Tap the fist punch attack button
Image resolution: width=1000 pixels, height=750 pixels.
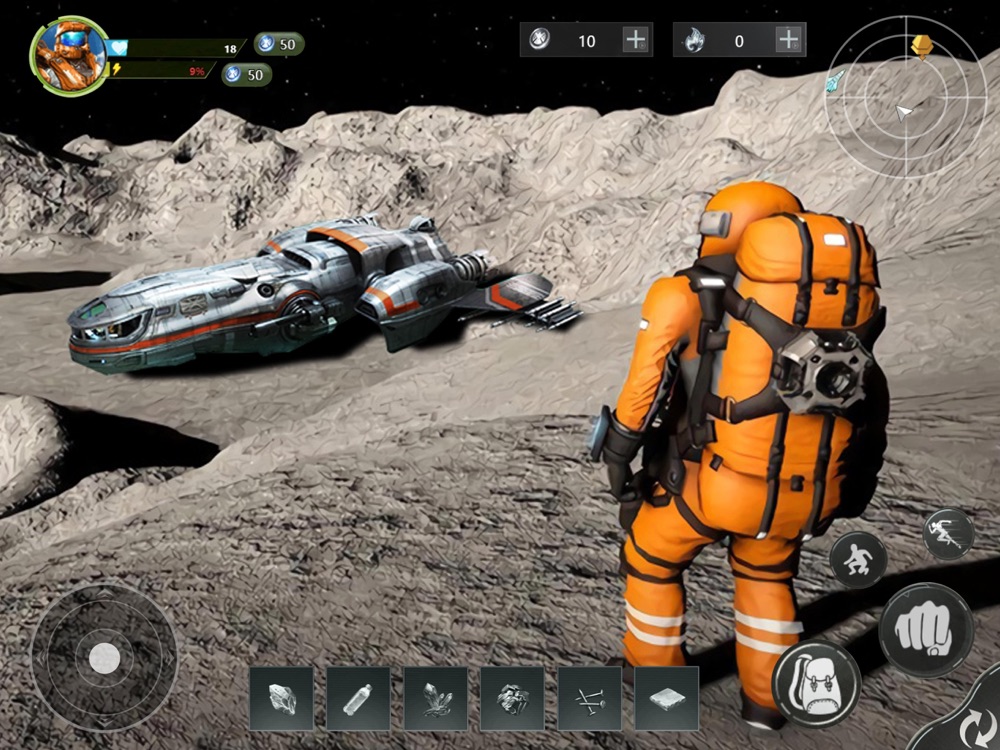(926, 630)
